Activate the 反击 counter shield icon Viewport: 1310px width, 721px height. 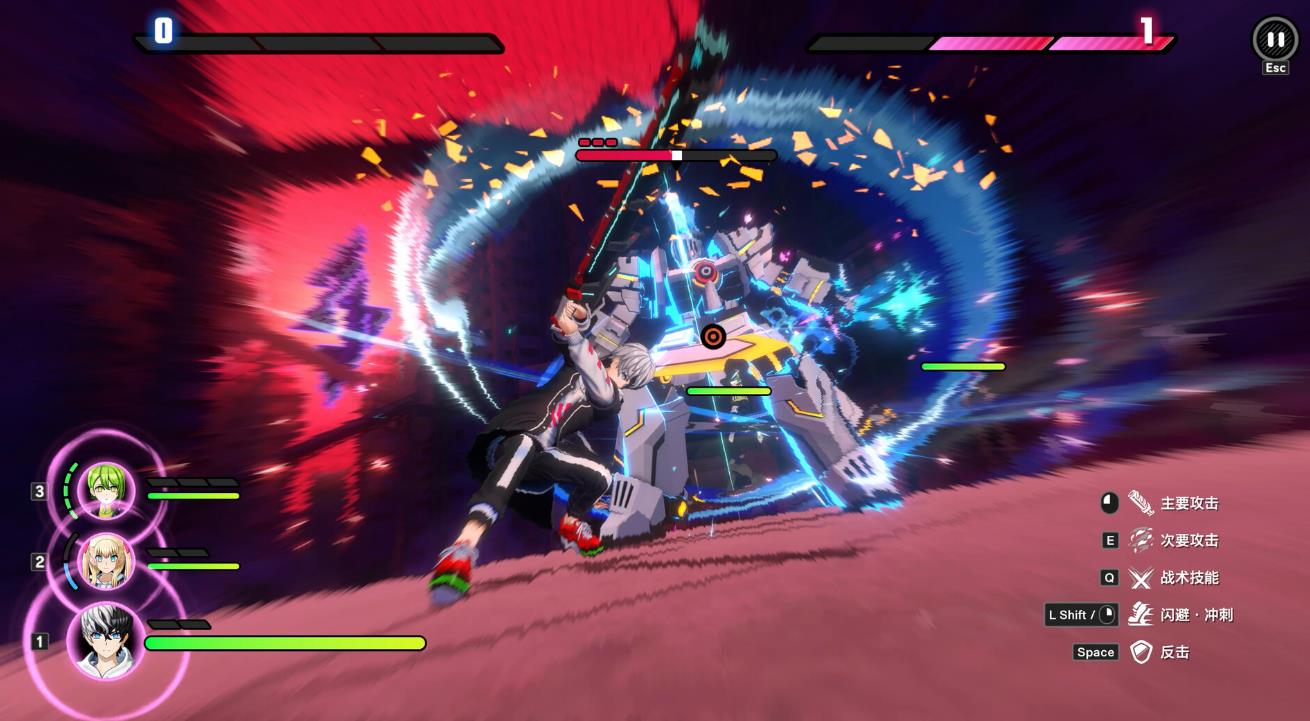(x=1141, y=652)
